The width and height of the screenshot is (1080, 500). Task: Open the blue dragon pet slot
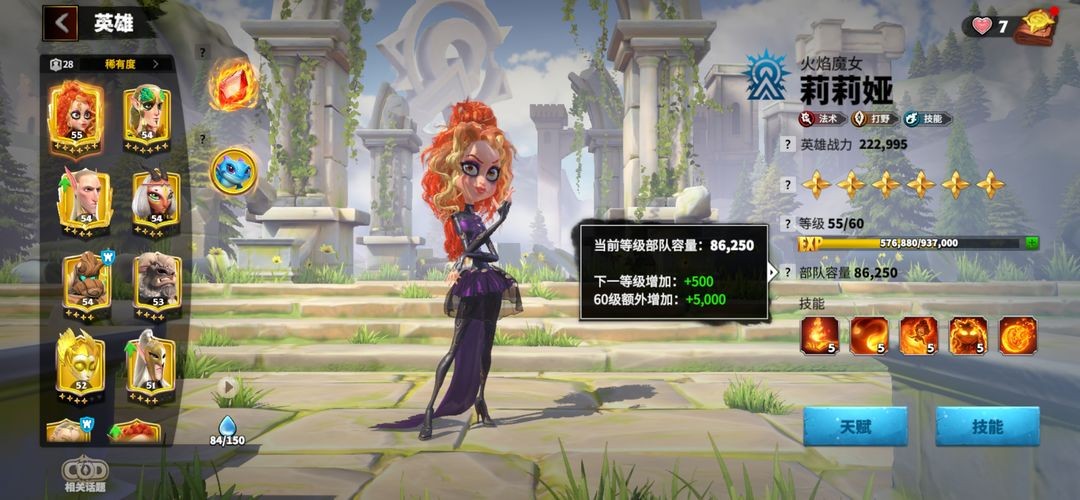coord(233,171)
